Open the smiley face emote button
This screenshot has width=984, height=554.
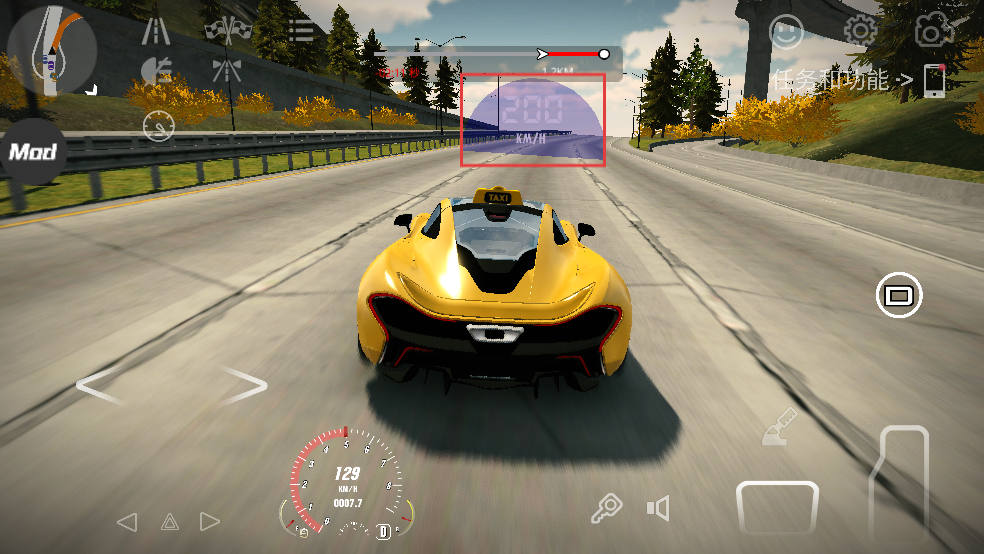point(786,32)
